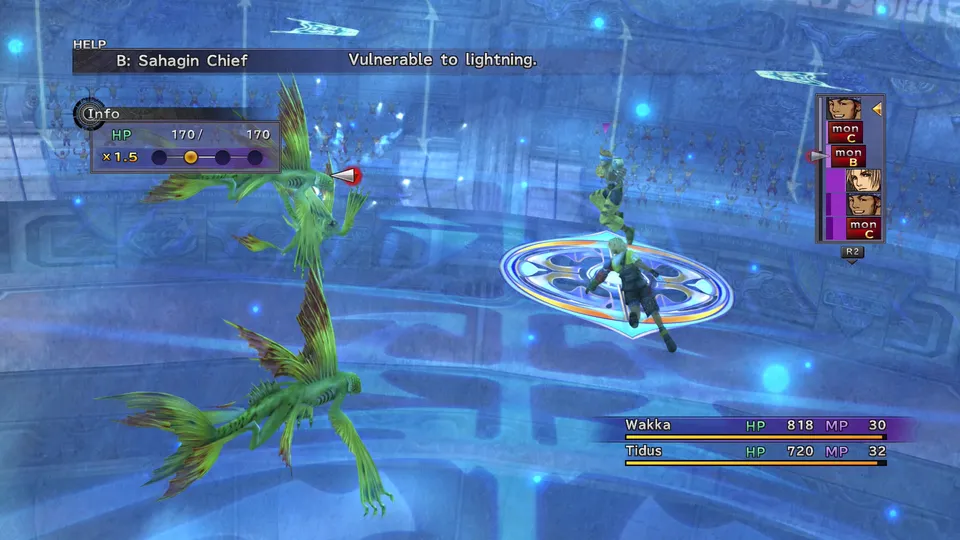Select the mon B turn order tile
Screen dimensions: 960x540
(848, 156)
